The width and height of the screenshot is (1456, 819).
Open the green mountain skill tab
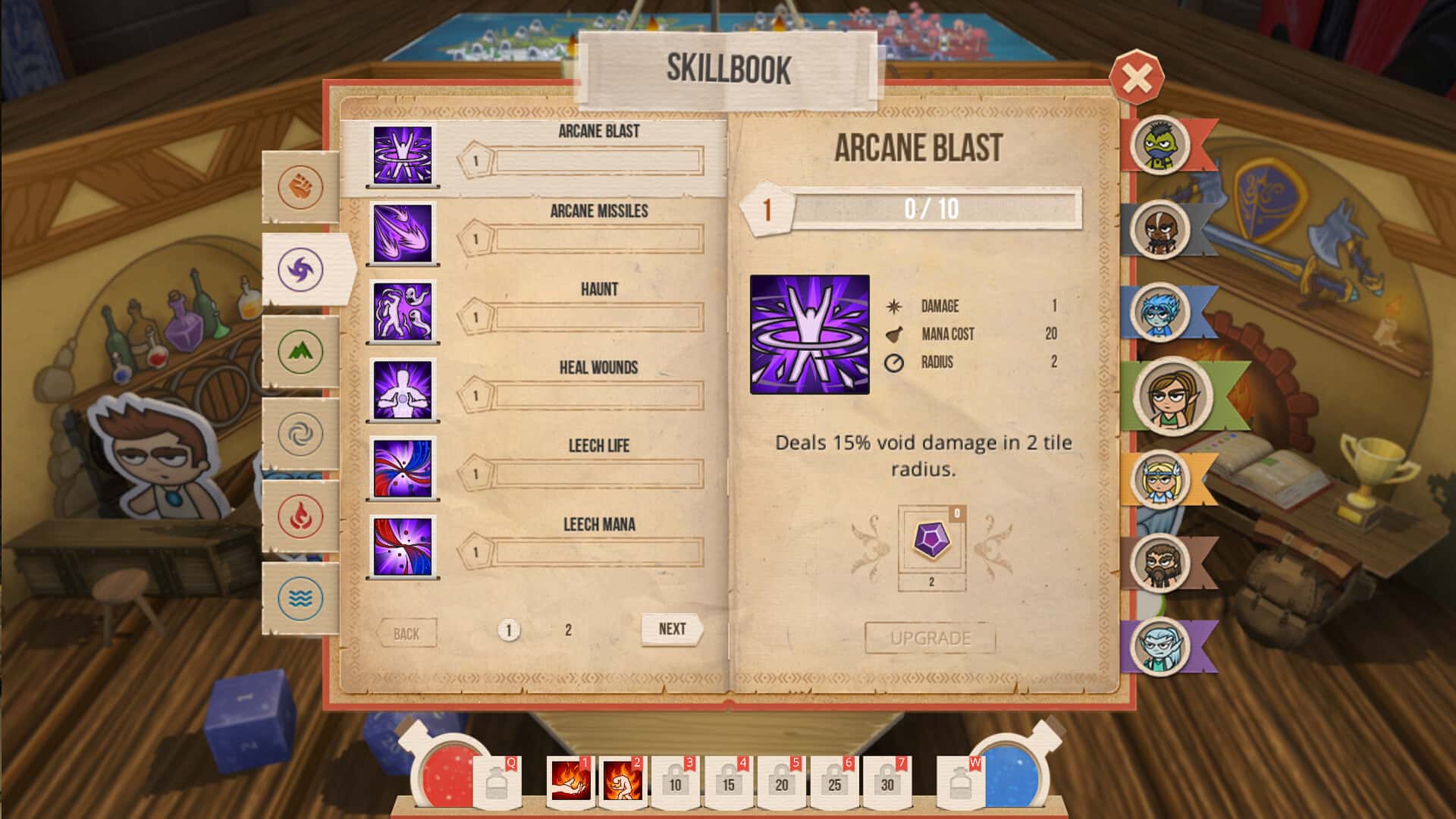click(300, 351)
